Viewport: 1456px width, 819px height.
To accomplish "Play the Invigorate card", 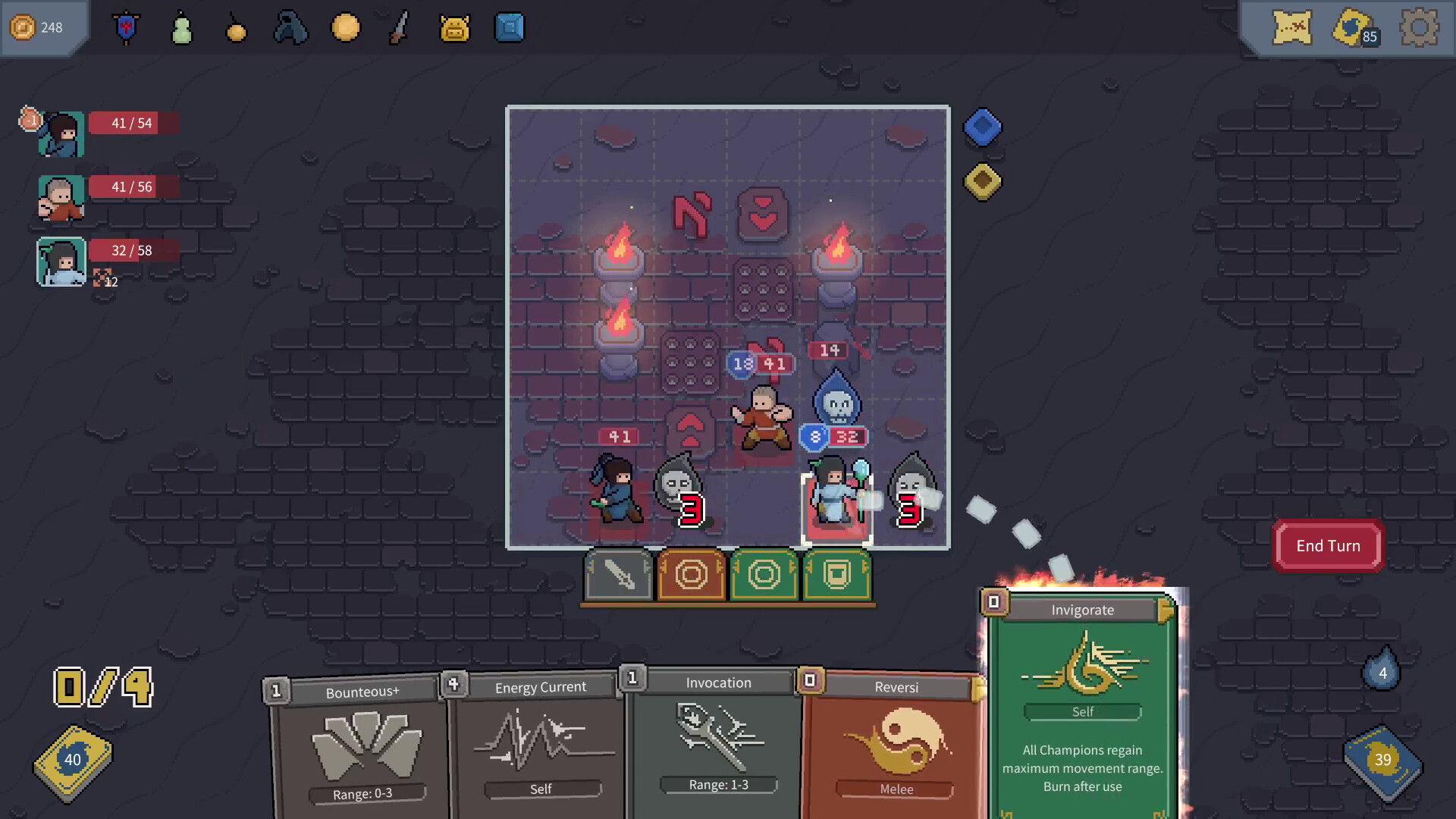I will (1083, 705).
